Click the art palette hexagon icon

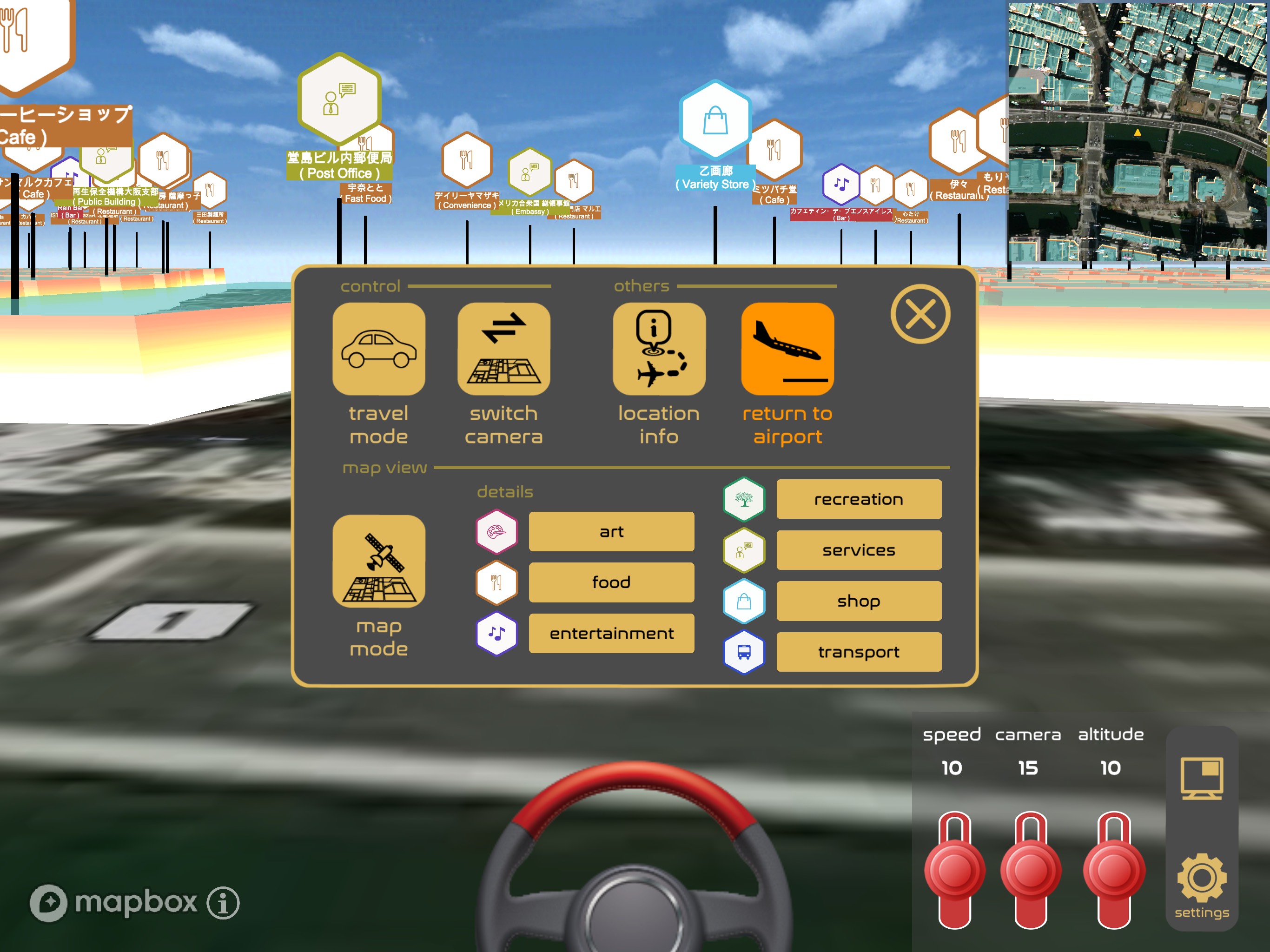496,531
